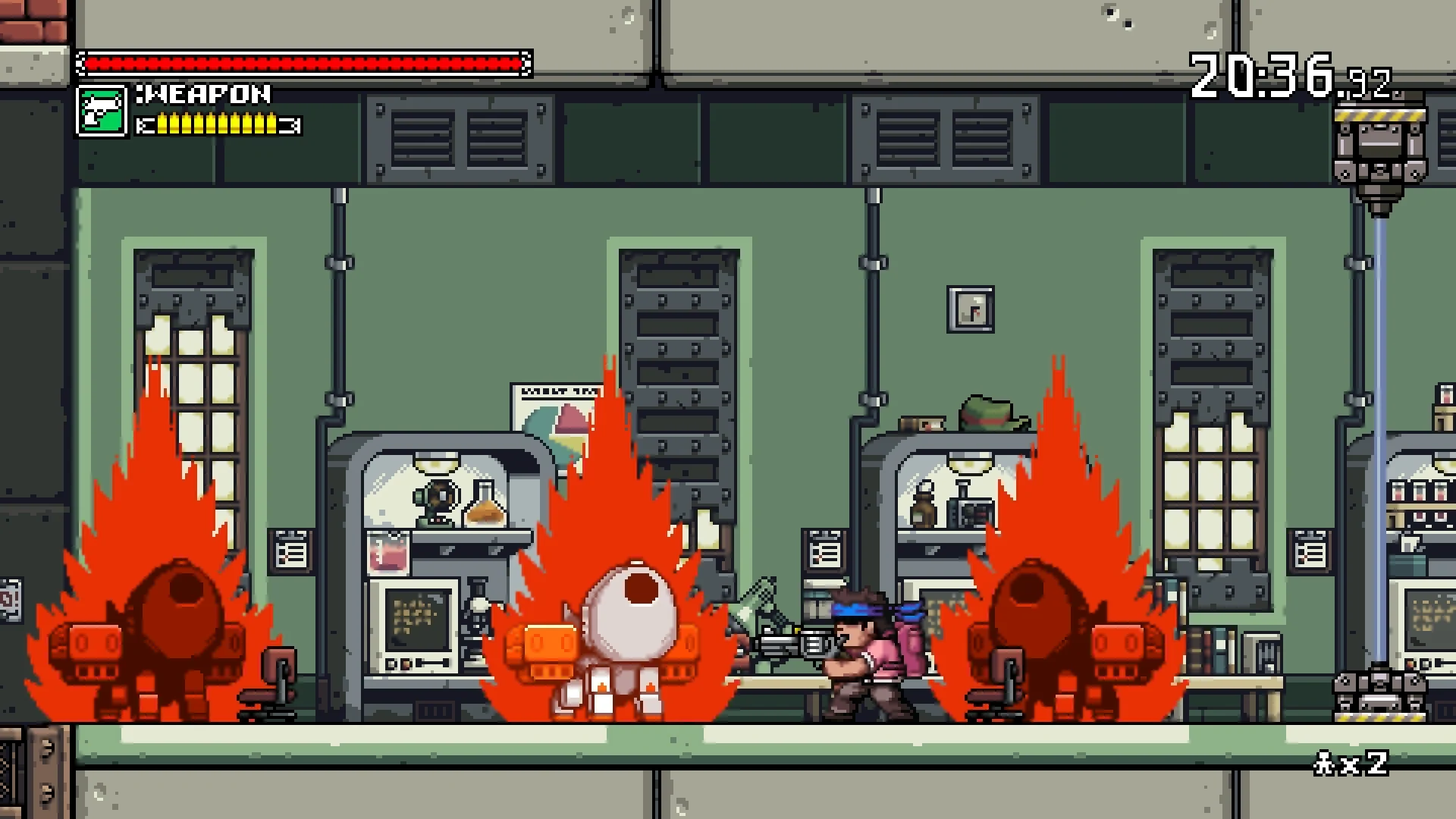The width and height of the screenshot is (1456, 819).
Task: Click the small framed picture on the wall
Action: [971, 309]
